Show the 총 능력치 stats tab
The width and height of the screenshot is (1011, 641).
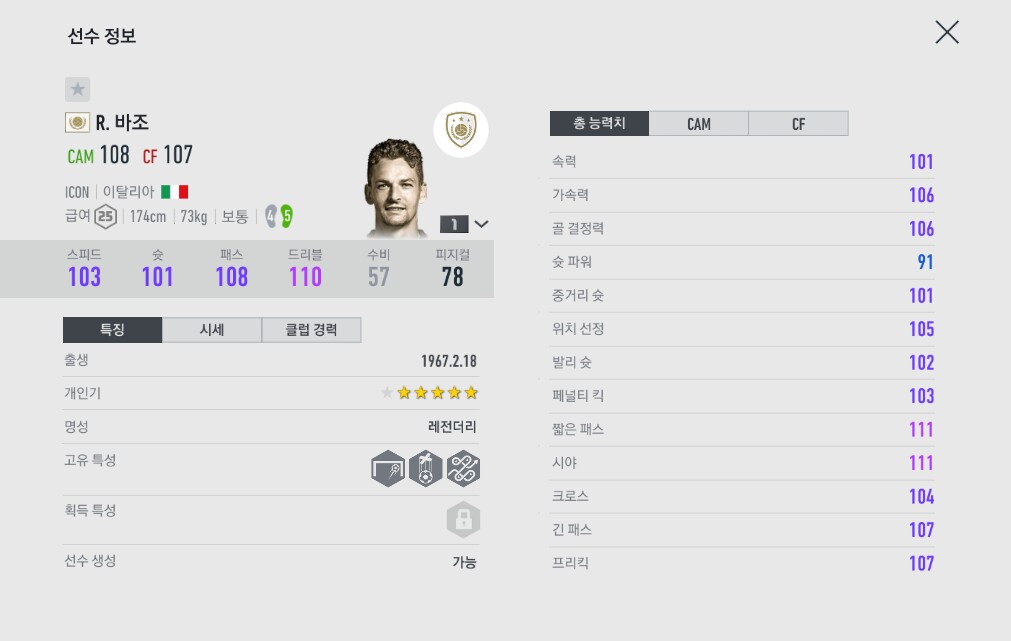(599, 124)
